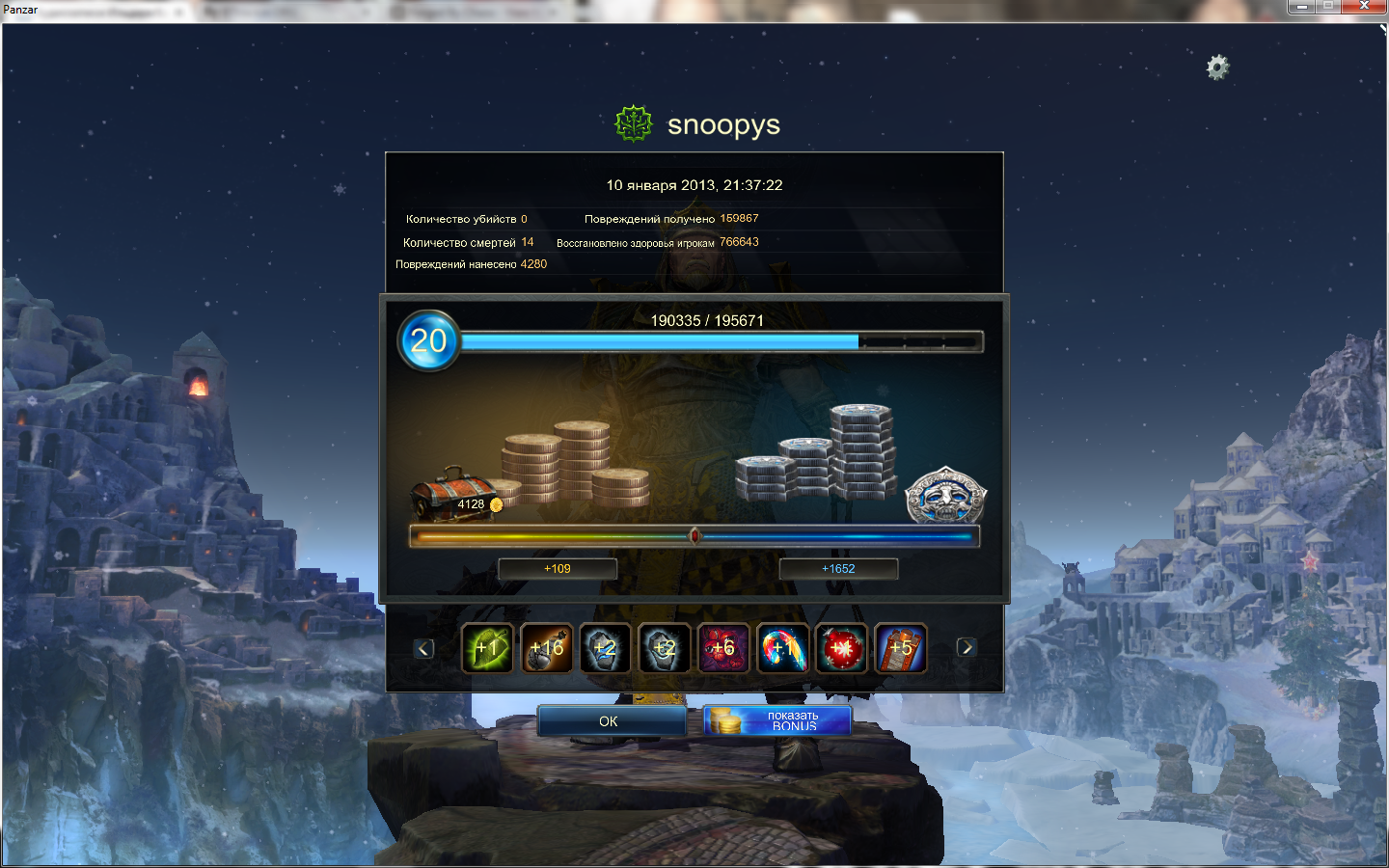Viewport: 1389px width, 868px height.
Task: Select the rainbow candy cane reward
Action: coord(782,647)
